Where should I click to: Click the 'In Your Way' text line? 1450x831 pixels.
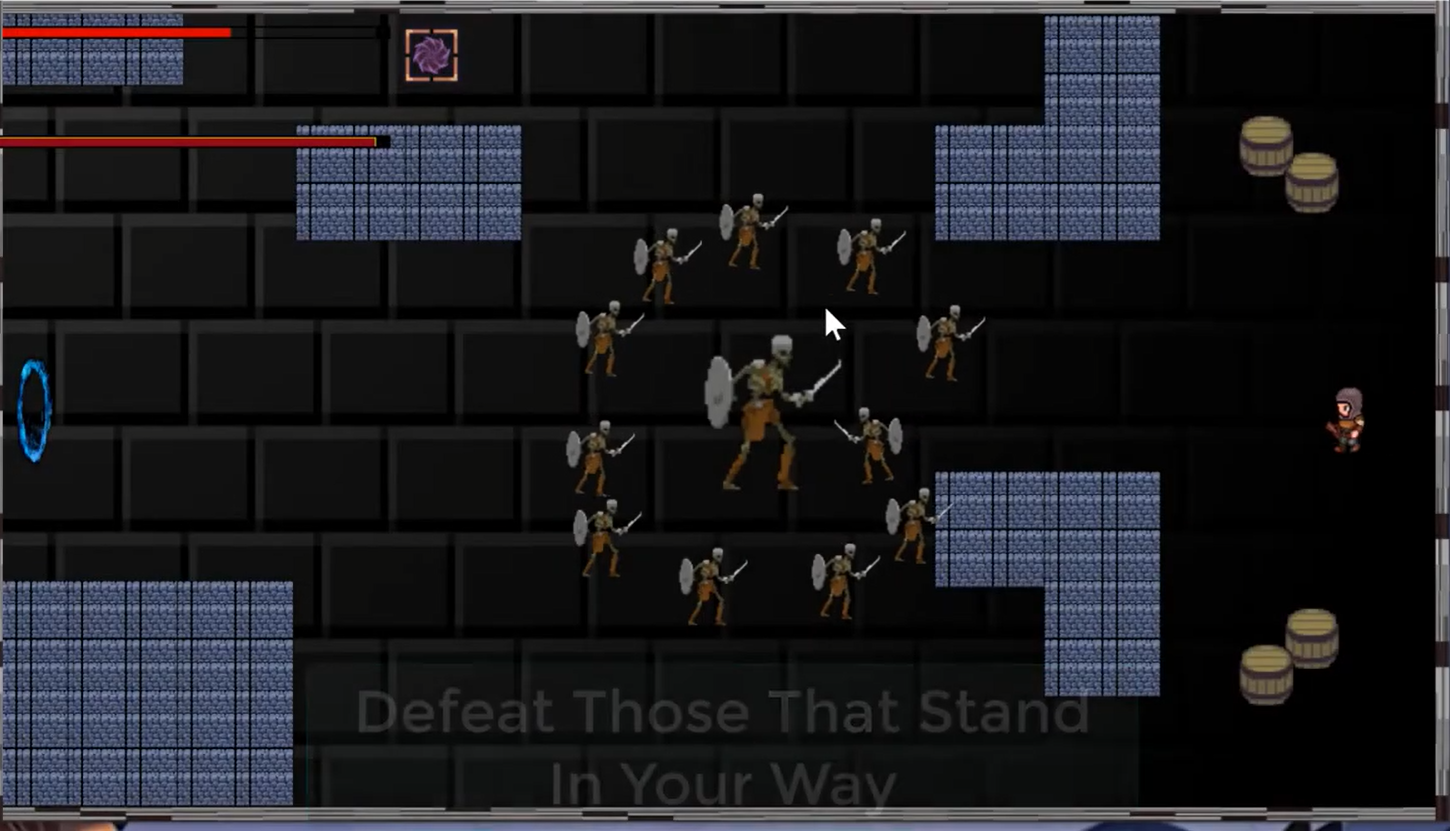725,783
